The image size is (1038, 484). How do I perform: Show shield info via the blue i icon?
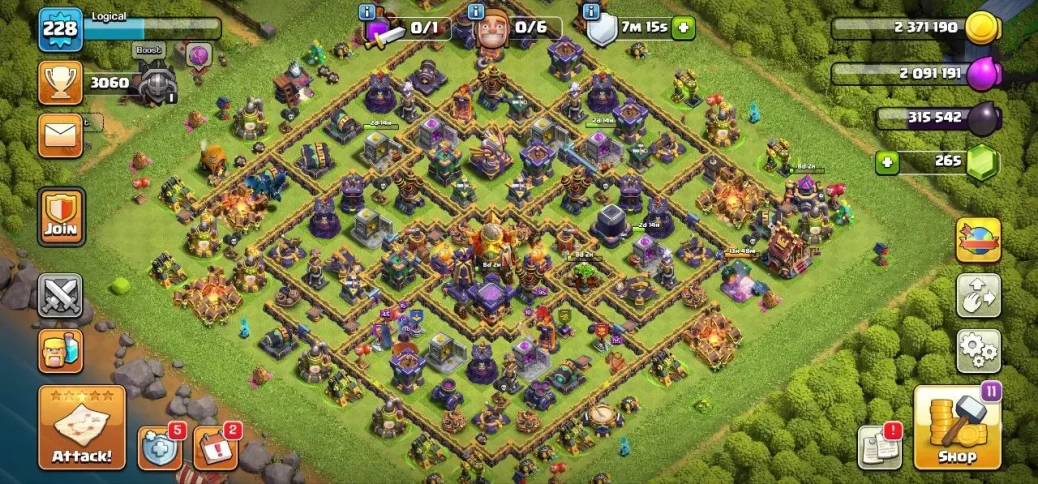coord(592,12)
